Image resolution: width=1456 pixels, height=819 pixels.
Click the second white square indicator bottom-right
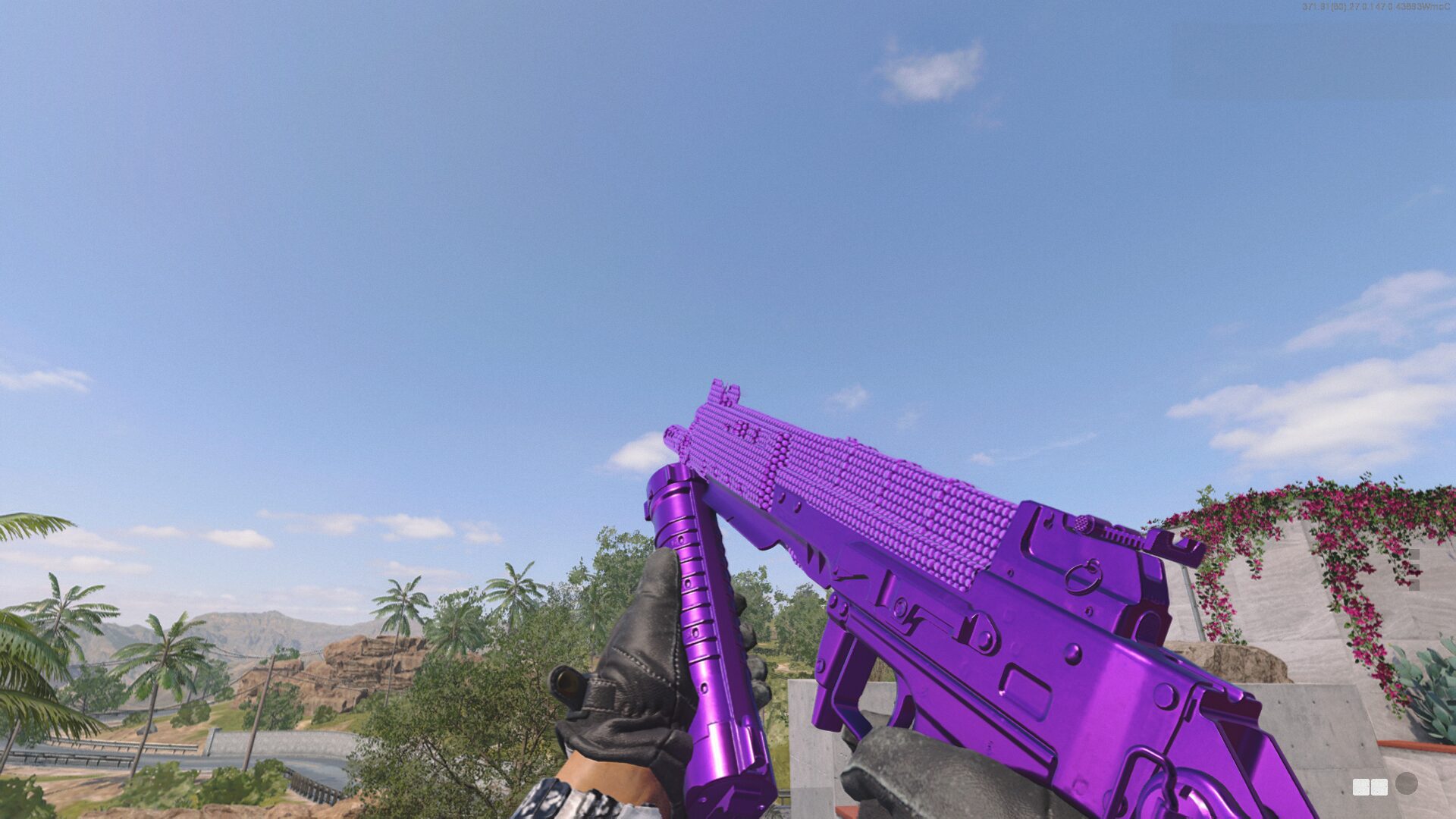point(1380,787)
